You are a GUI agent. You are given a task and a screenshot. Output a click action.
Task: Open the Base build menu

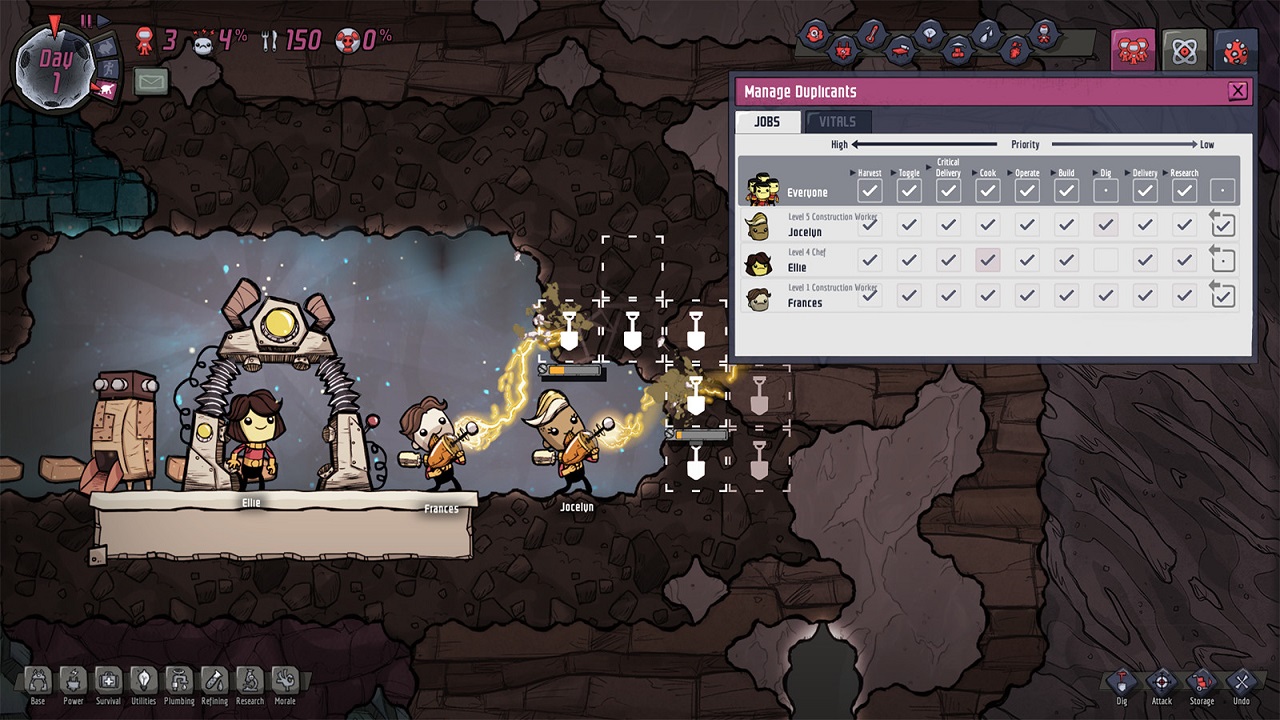[x=38, y=683]
